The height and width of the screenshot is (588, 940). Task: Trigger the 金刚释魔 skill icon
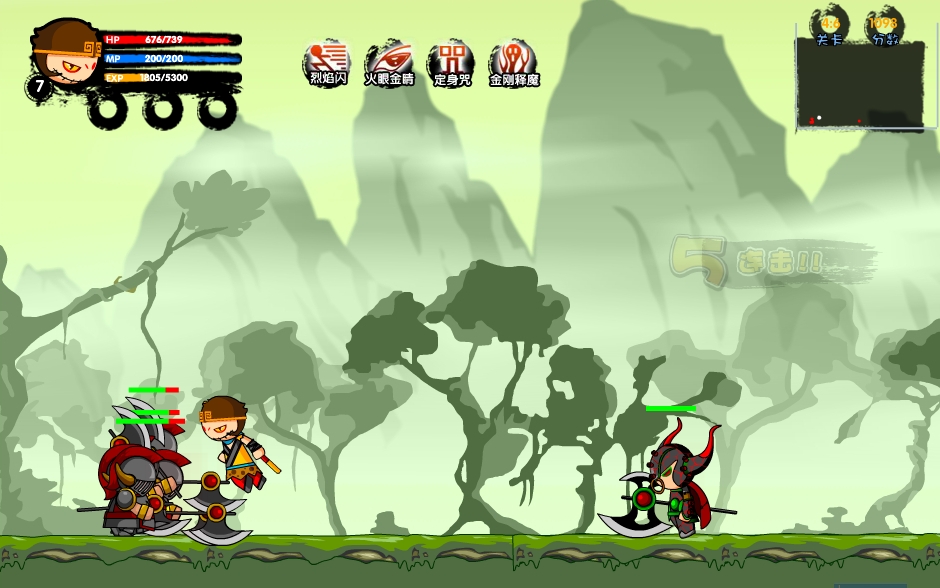[513, 59]
